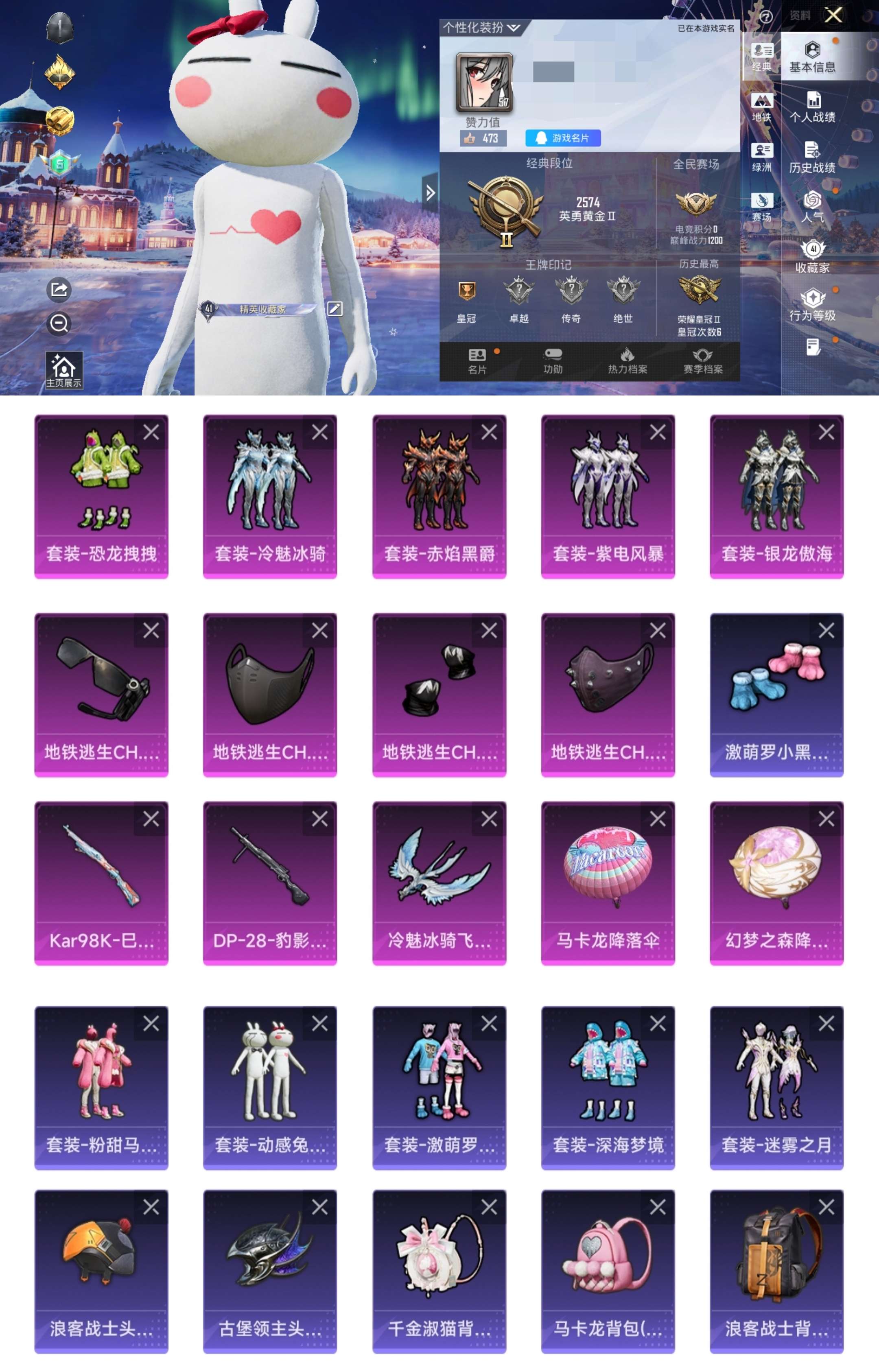The height and width of the screenshot is (1372, 879).
Task: Edit the 精英收藏家 title with the pencil icon
Action: (x=335, y=309)
